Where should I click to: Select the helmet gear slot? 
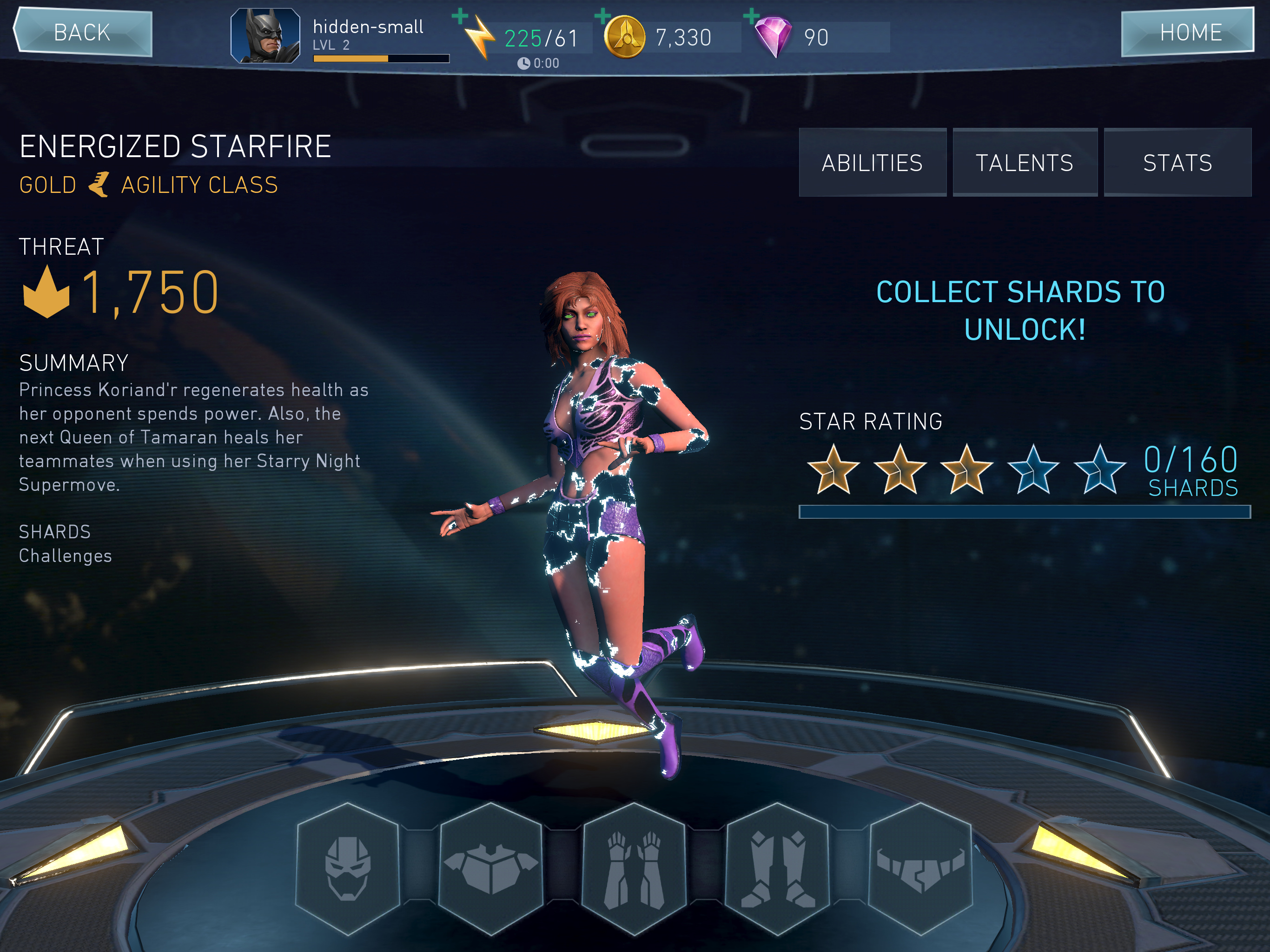[x=347, y=868]
